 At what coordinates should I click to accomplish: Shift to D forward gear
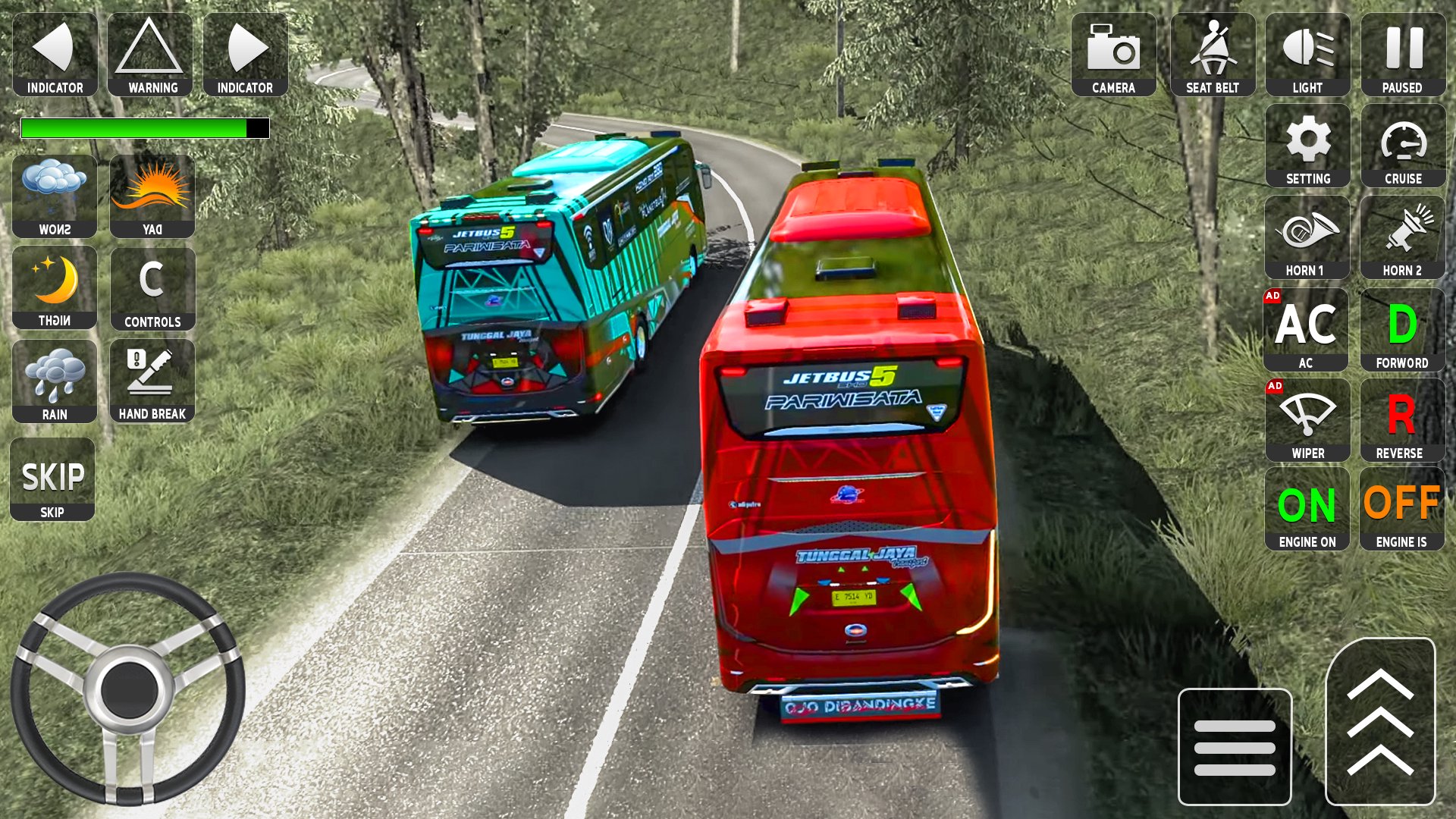pos(1403,330)
